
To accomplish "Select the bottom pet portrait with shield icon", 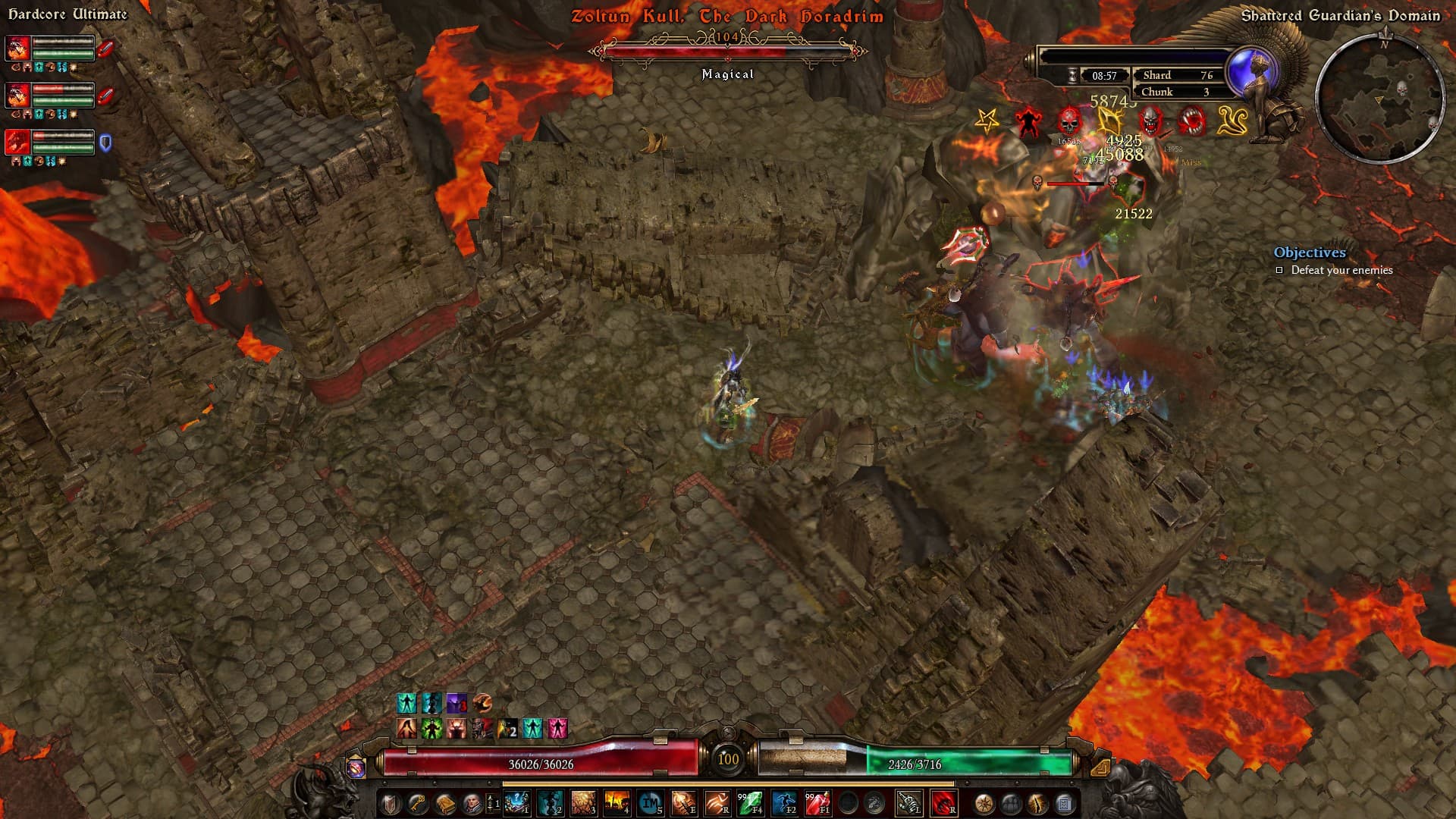I will (18, 142).
